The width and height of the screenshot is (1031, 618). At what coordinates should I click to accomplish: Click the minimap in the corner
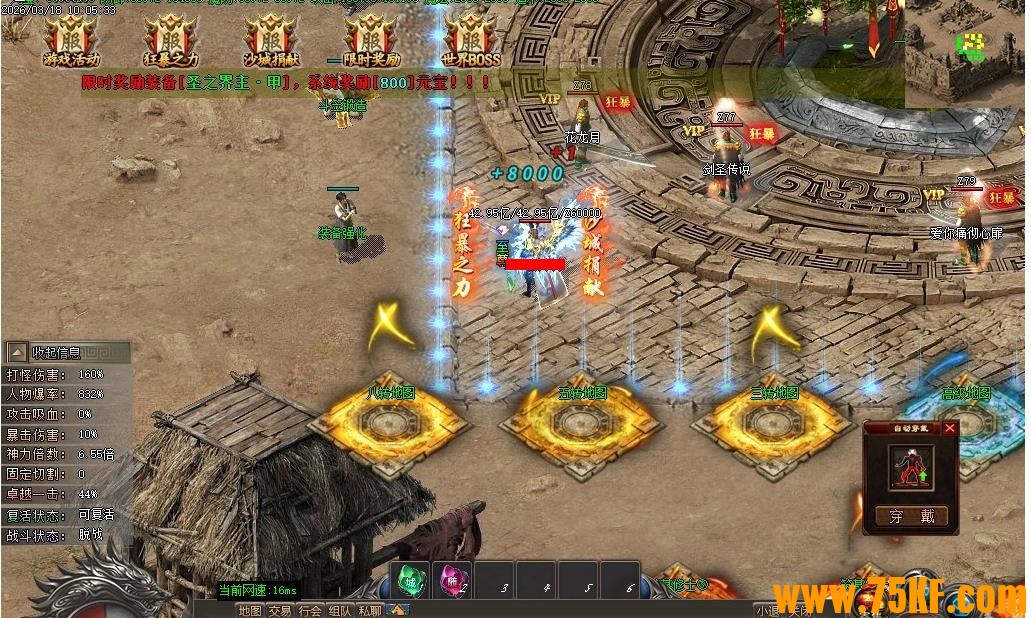[x=967, y=50]
